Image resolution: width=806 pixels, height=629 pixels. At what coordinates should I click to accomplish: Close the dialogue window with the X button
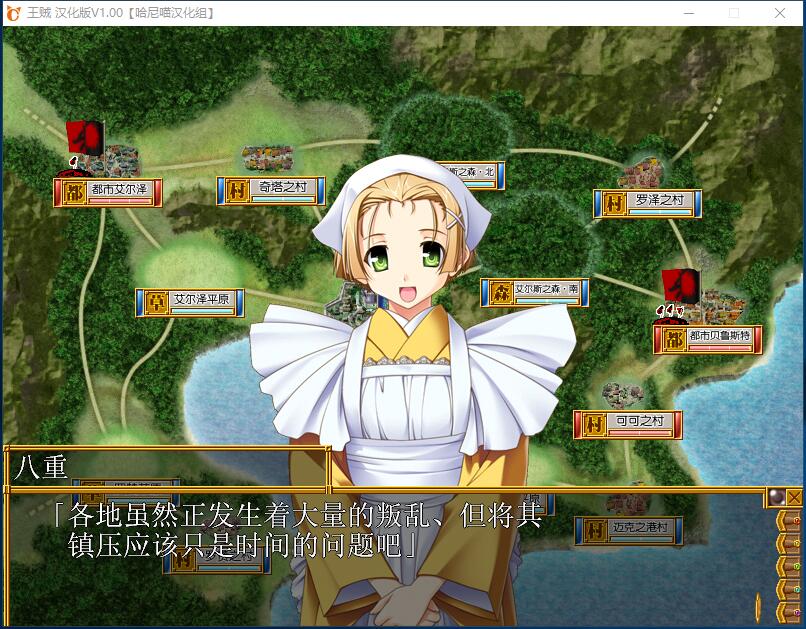(x=794, y=497)
